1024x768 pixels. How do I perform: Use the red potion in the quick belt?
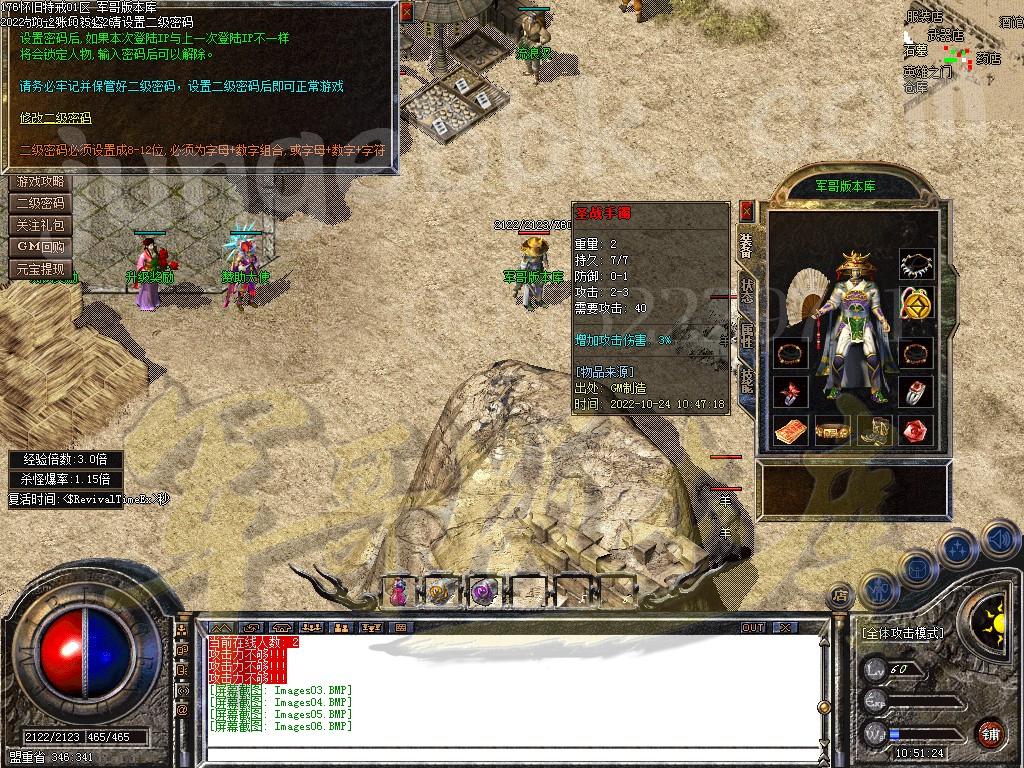coord(399,592)
